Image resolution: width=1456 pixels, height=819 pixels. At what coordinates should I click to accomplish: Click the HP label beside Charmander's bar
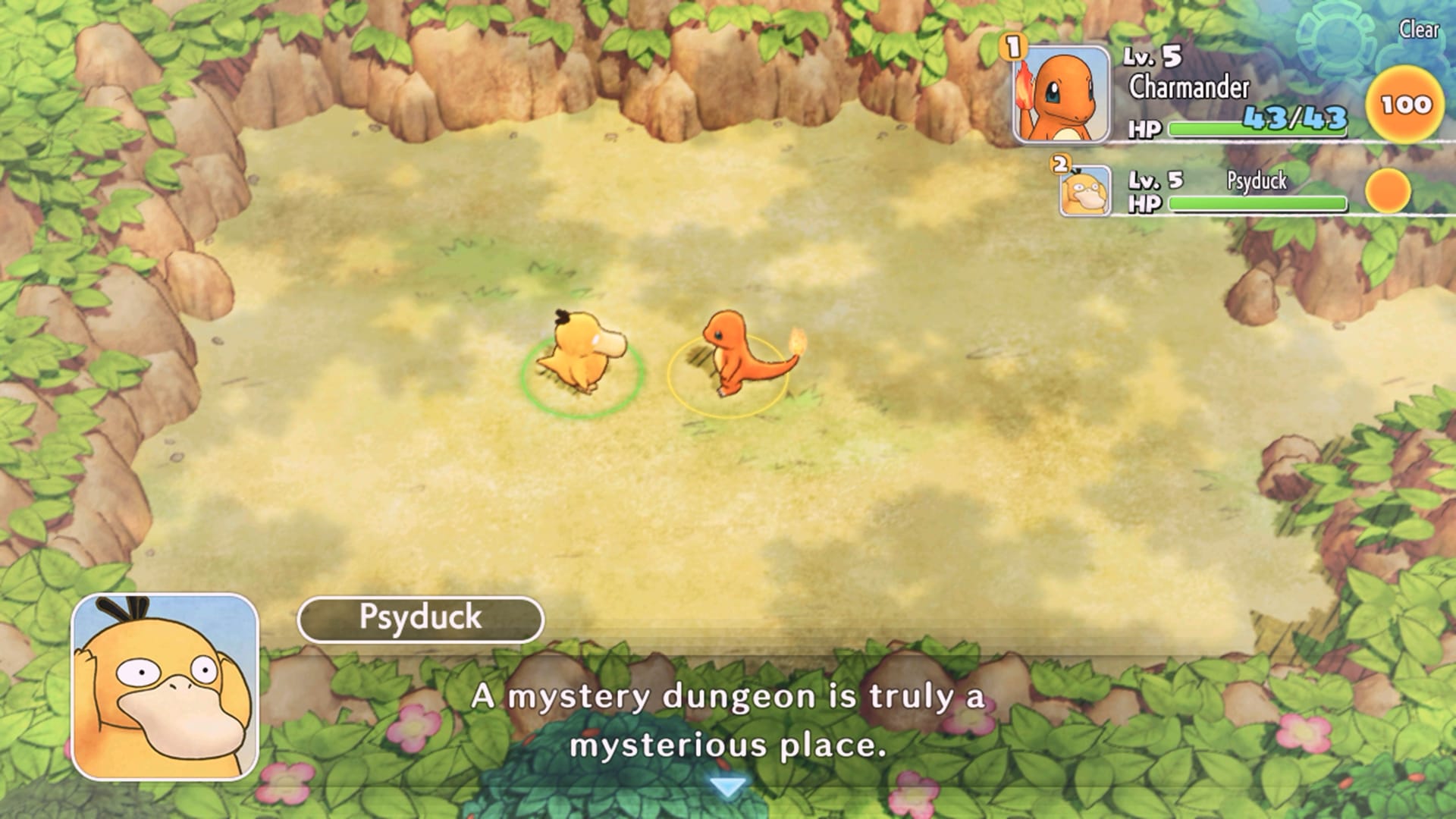(1146, 127)
